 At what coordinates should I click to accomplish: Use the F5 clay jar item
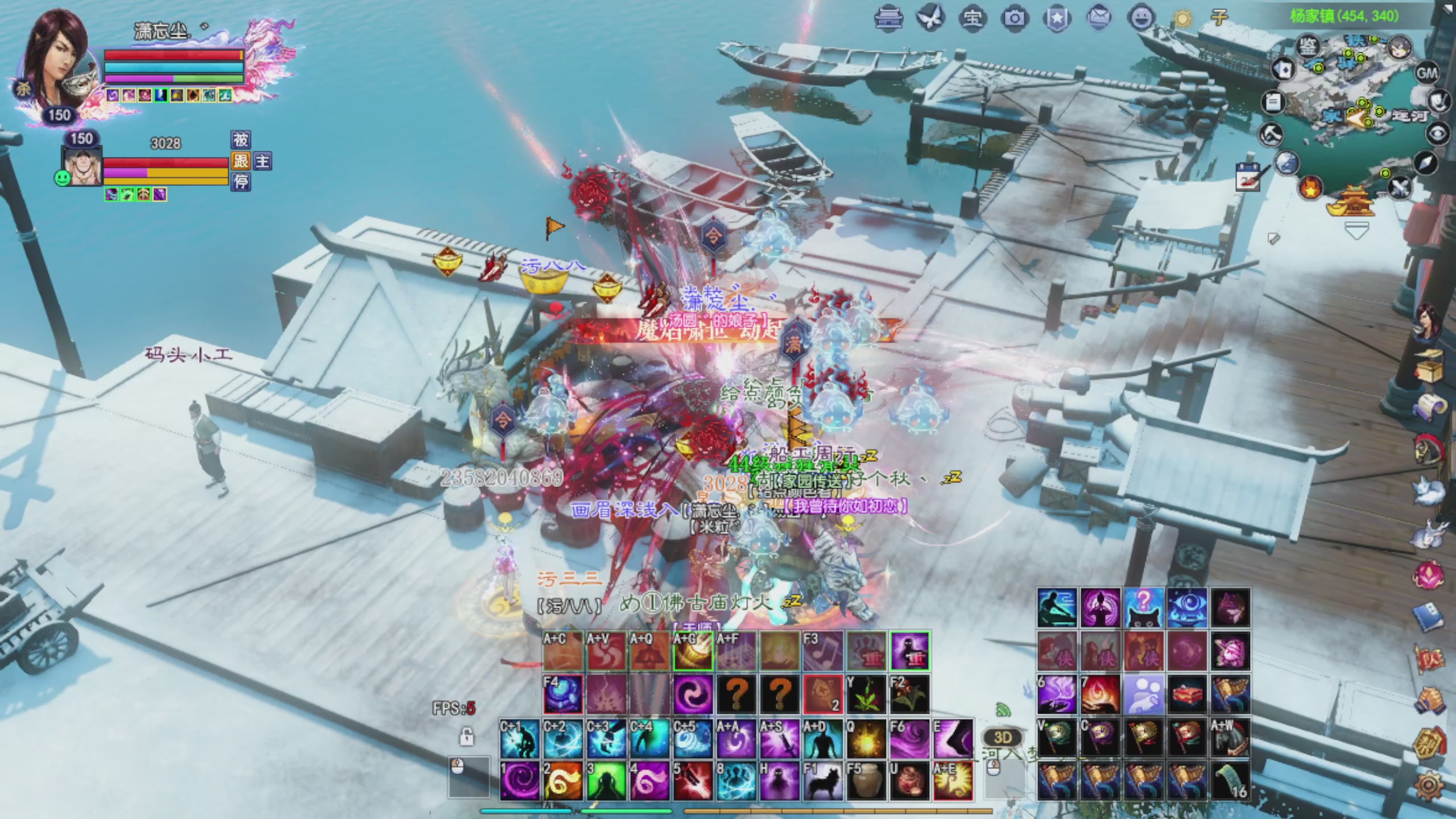pyautogui.click(x=866, y=781)
